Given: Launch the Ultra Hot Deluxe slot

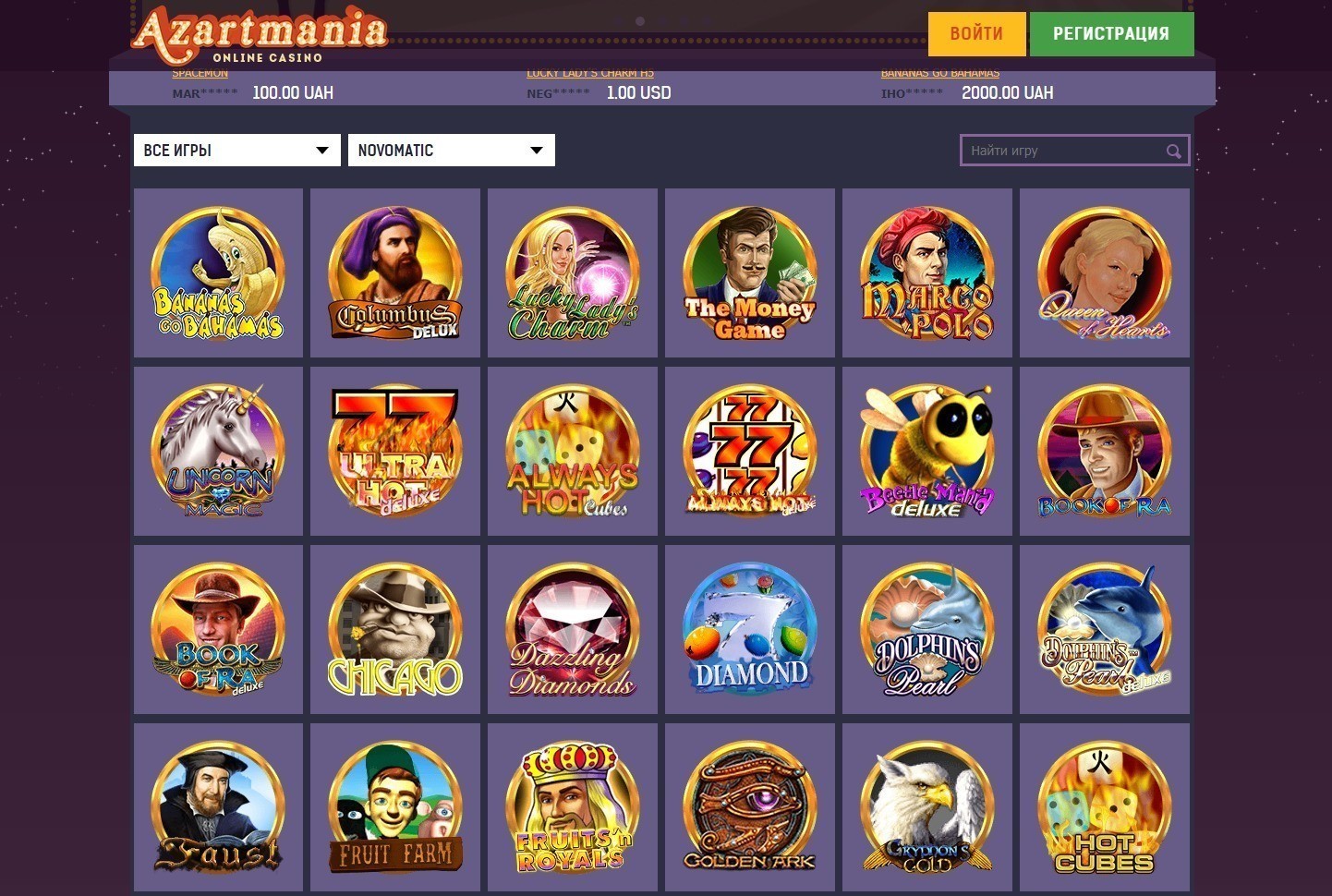Looking at the screenshot, I should tap(395, 451).
